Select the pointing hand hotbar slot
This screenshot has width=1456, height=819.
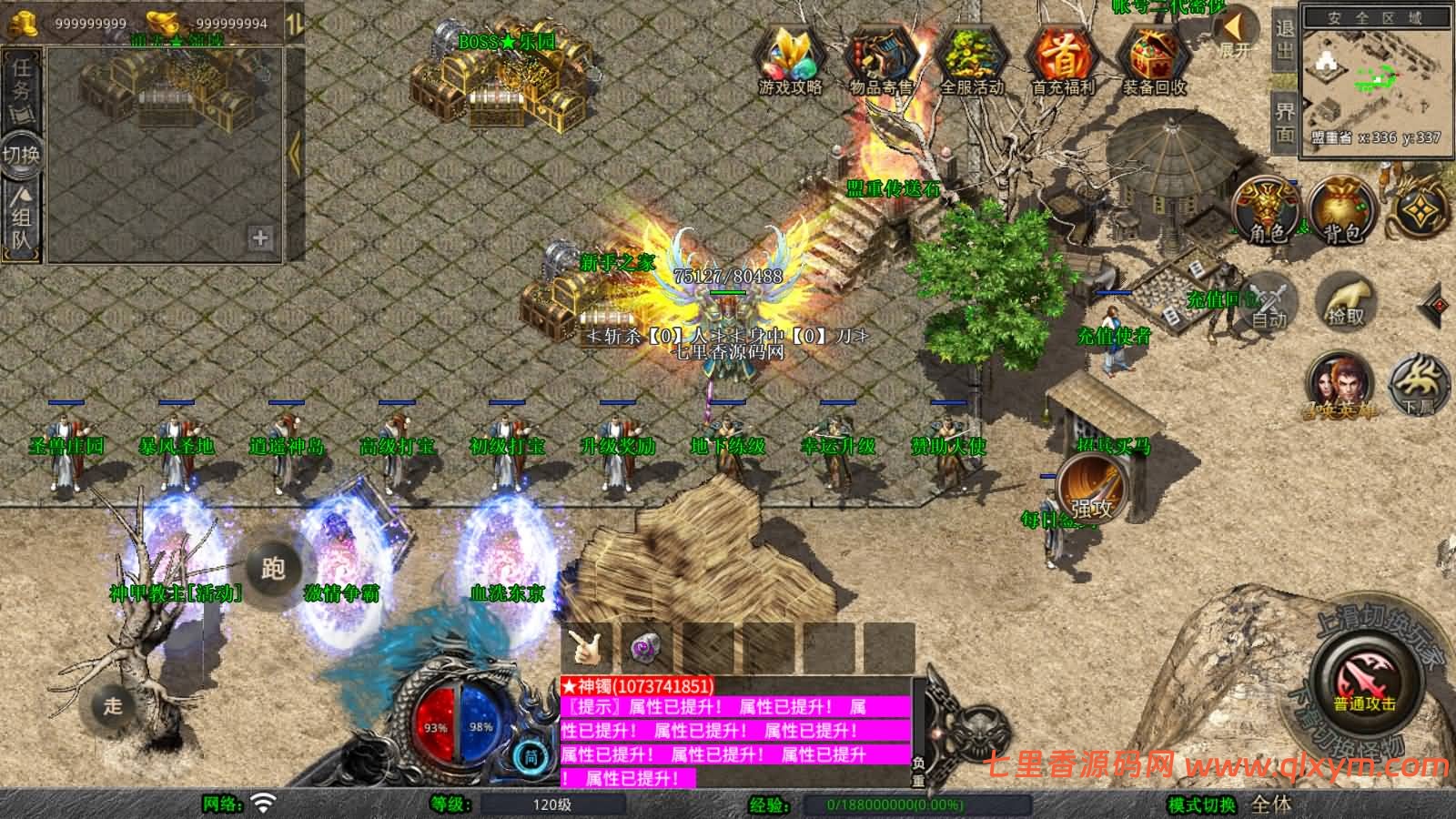click(588, 648)
